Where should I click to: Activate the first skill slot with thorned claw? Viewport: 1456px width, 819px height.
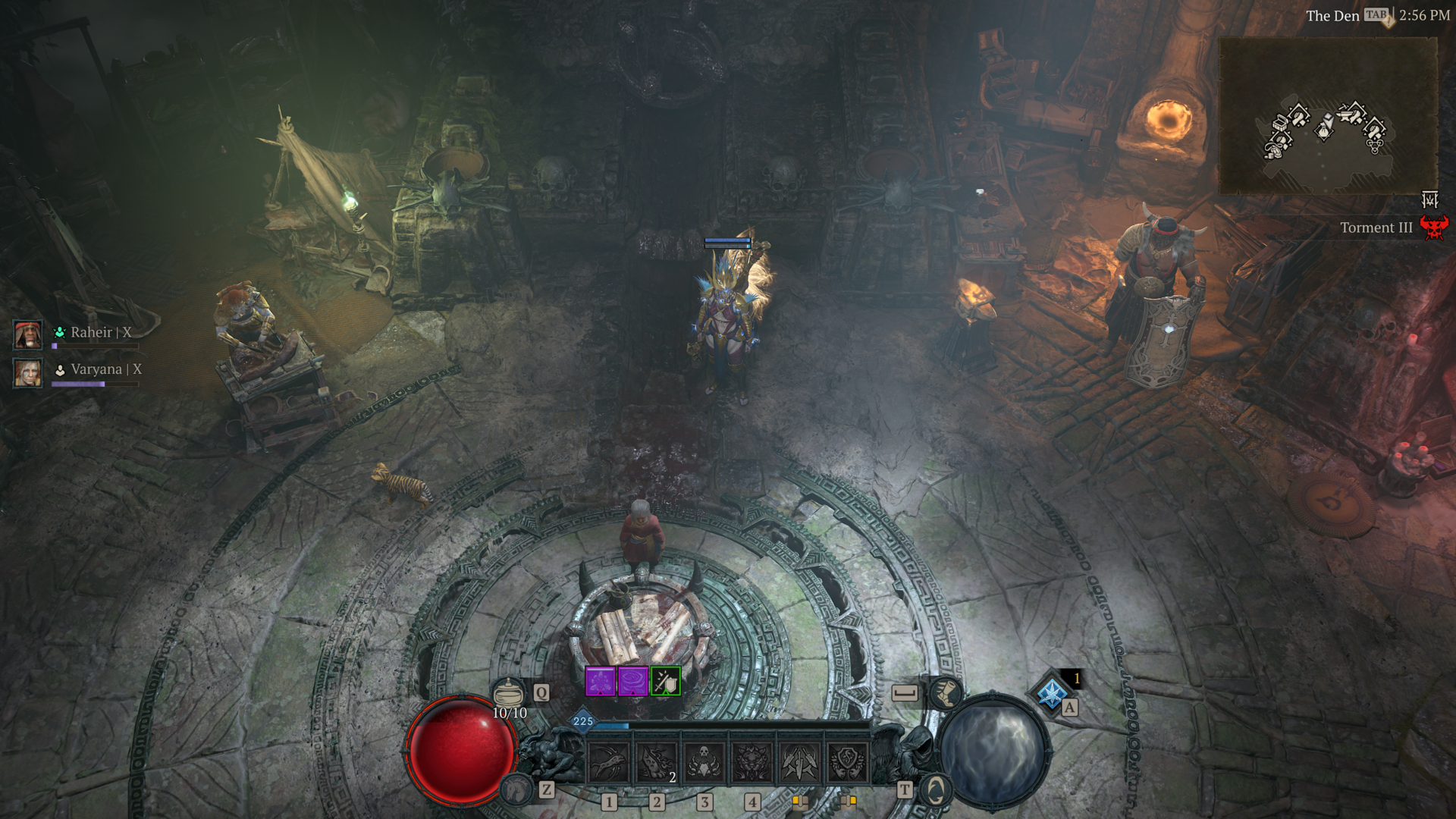pos(609,761)
